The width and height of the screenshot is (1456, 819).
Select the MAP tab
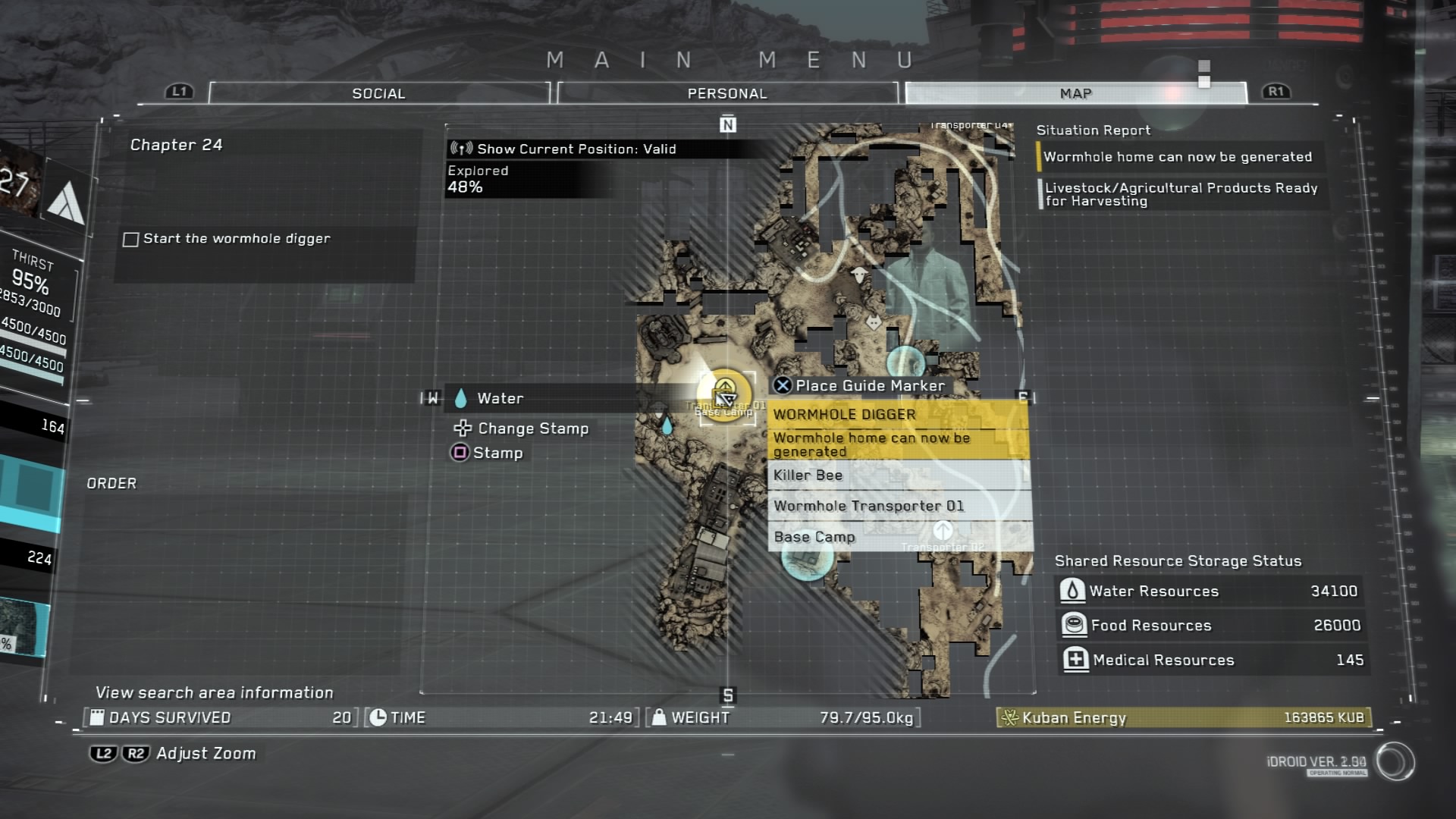click(x=1075, y=93)
